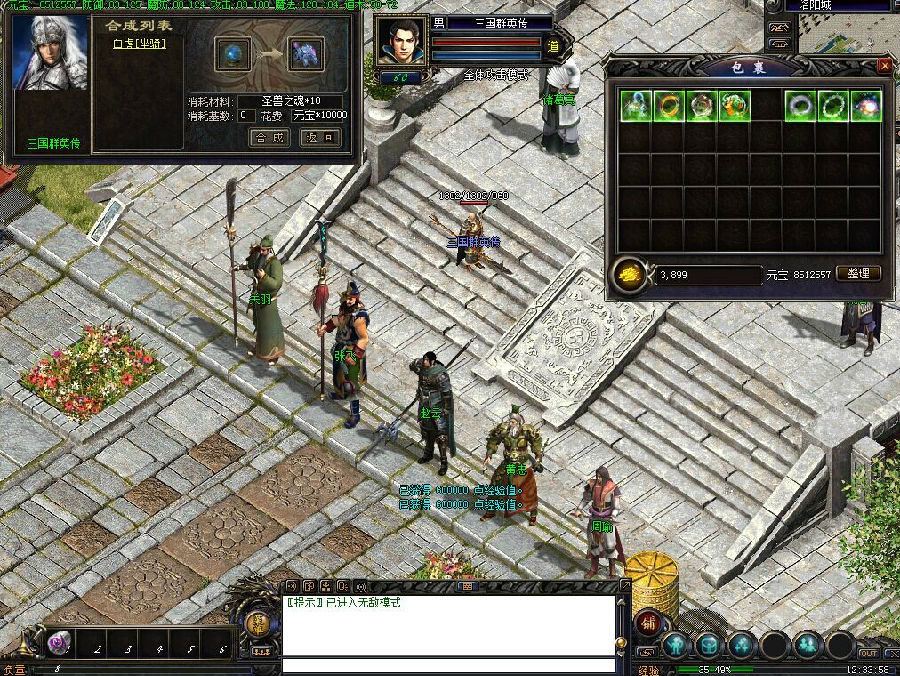Screen dimensions: 900x676
Task: Select the 白虎[坐骑] recipe entry
Action: (139, 43)
